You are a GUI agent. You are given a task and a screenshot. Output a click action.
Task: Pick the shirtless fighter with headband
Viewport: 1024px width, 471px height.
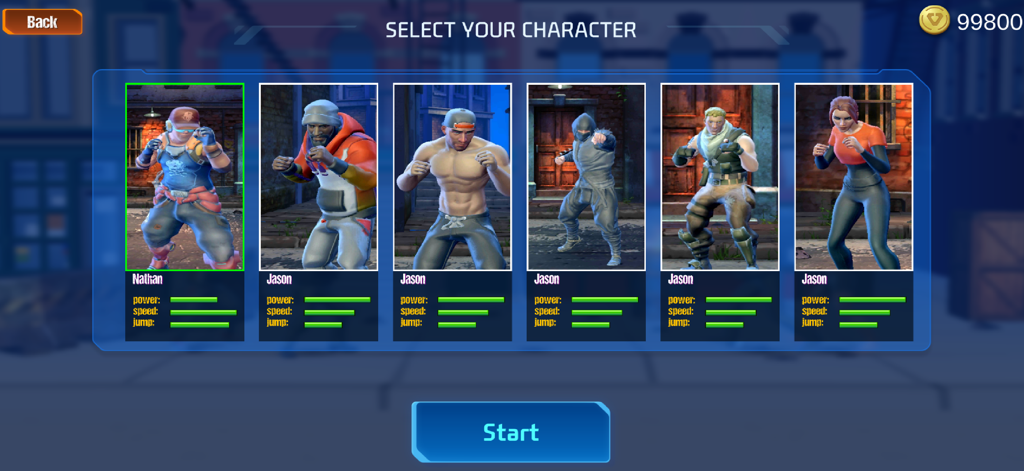452,177
